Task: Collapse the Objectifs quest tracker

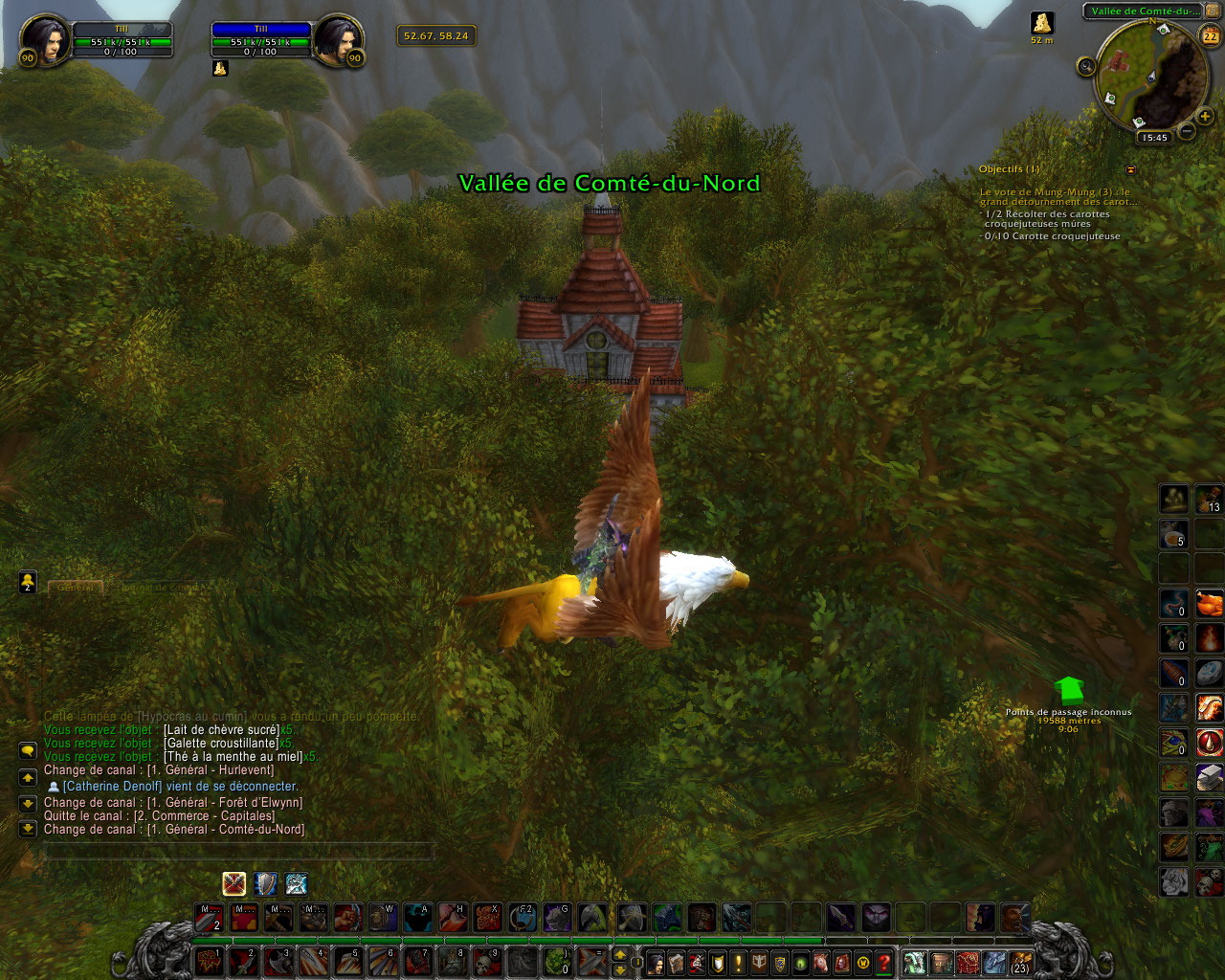Action: [1131, 169]
